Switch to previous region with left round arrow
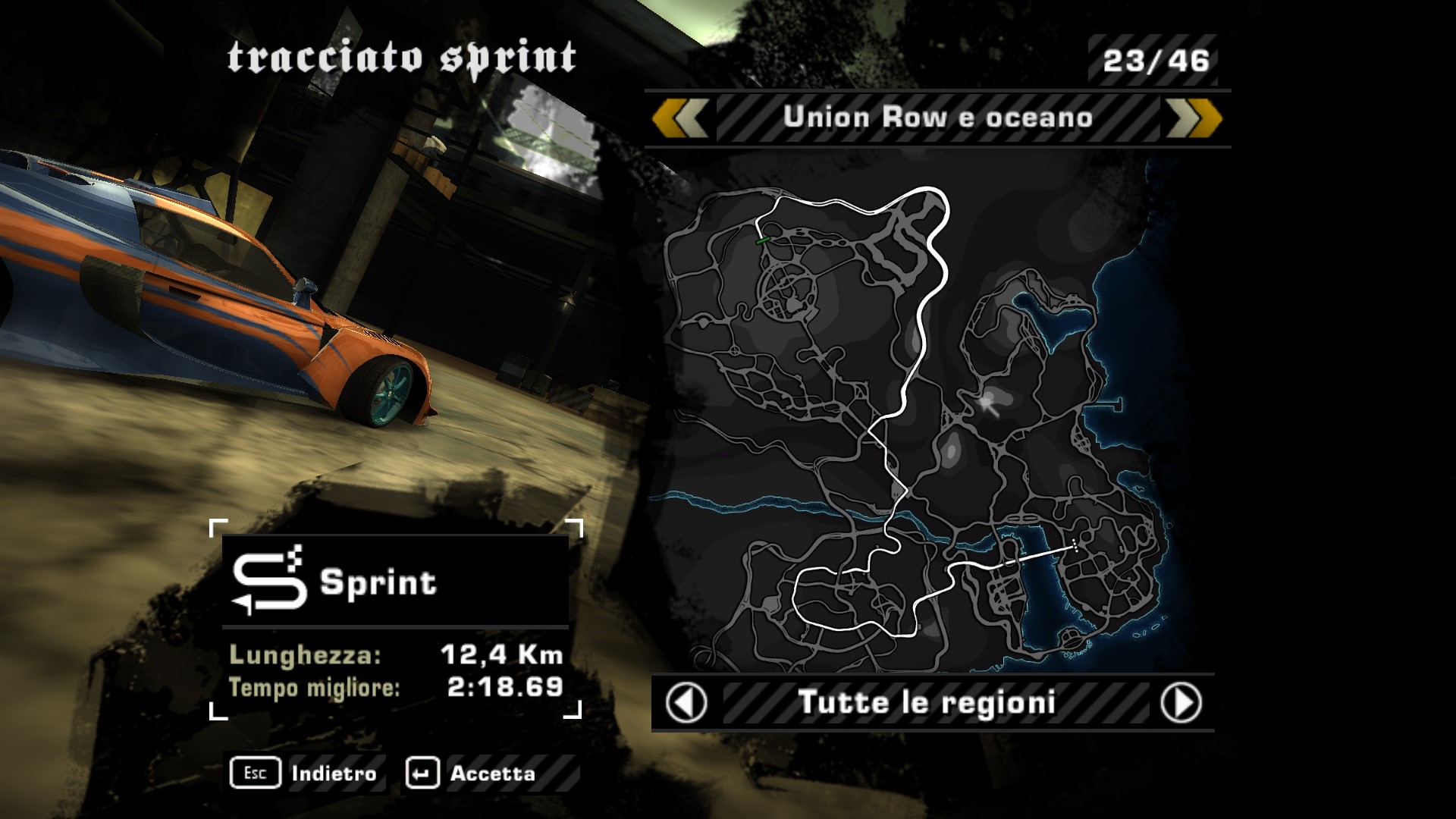The width and height of the screenshot is (1456, 819). pyautogui.click(x=686, y=703)
